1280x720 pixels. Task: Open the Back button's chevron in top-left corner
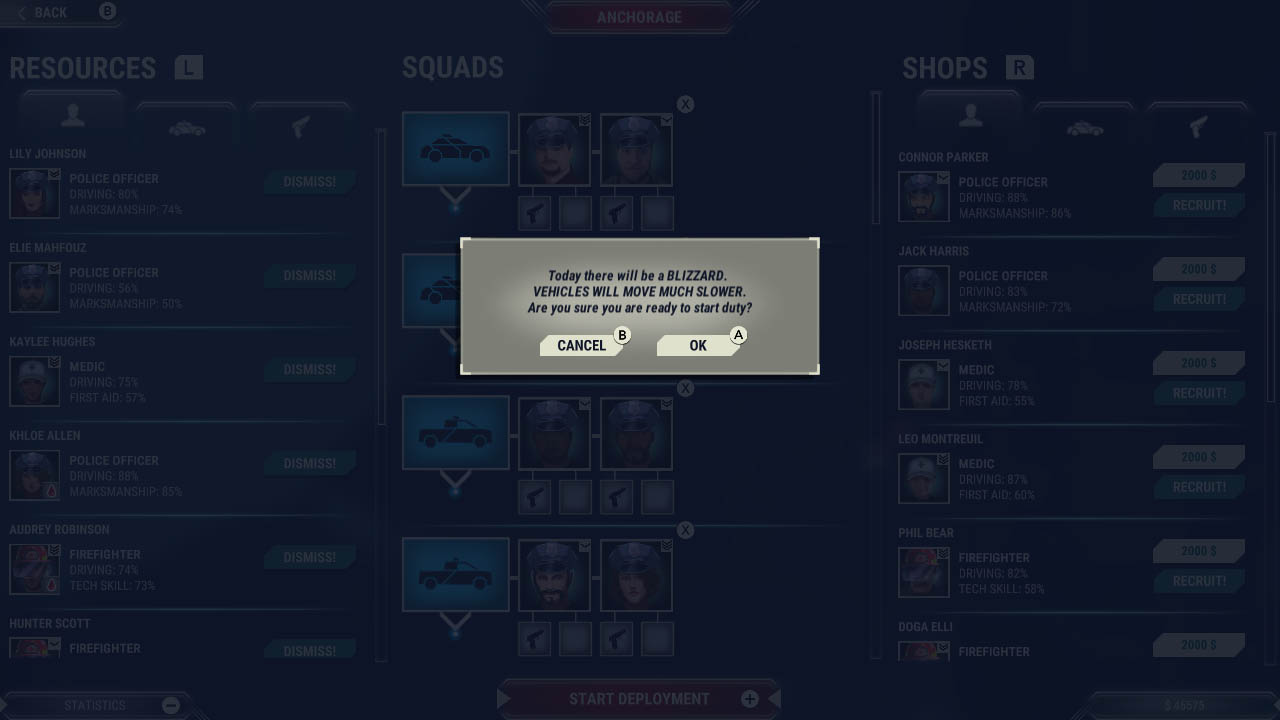pos(22,12)
